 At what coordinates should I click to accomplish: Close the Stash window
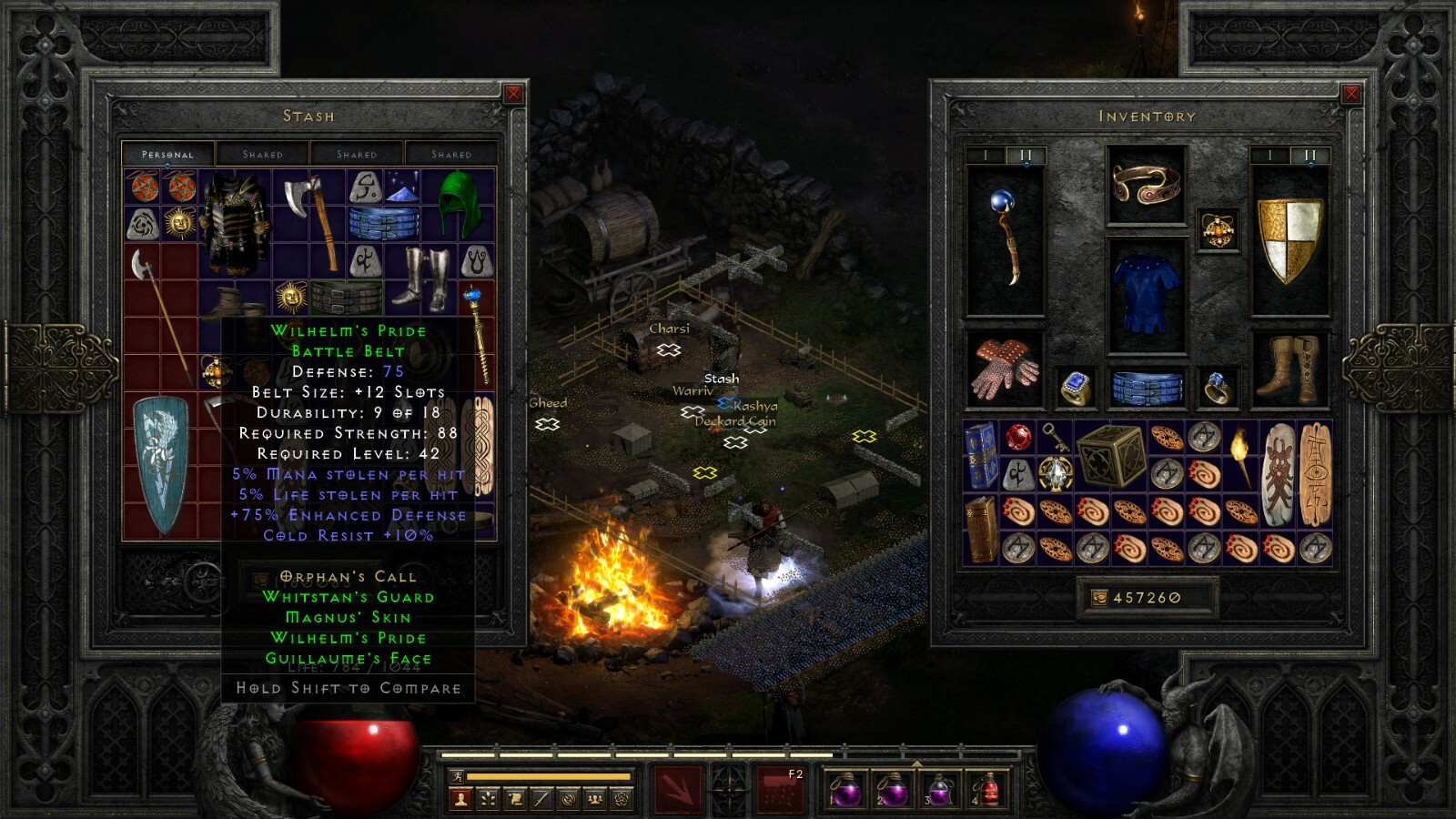pyautogui.click(x=514, y=93)
